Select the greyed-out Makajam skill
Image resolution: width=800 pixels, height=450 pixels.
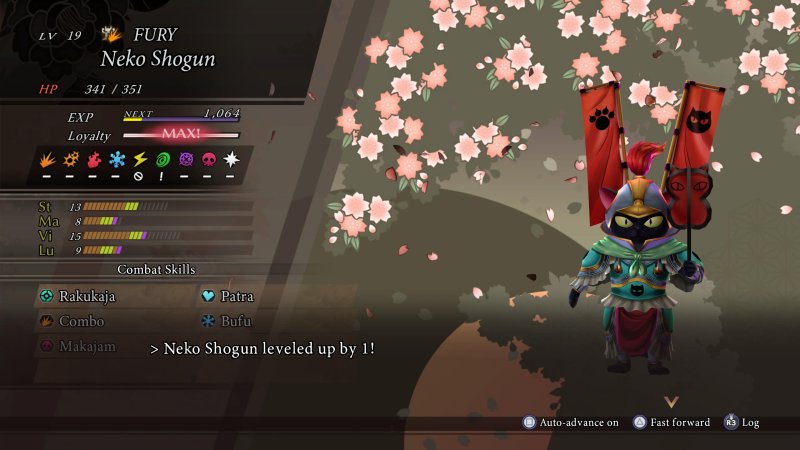(86, 346)
